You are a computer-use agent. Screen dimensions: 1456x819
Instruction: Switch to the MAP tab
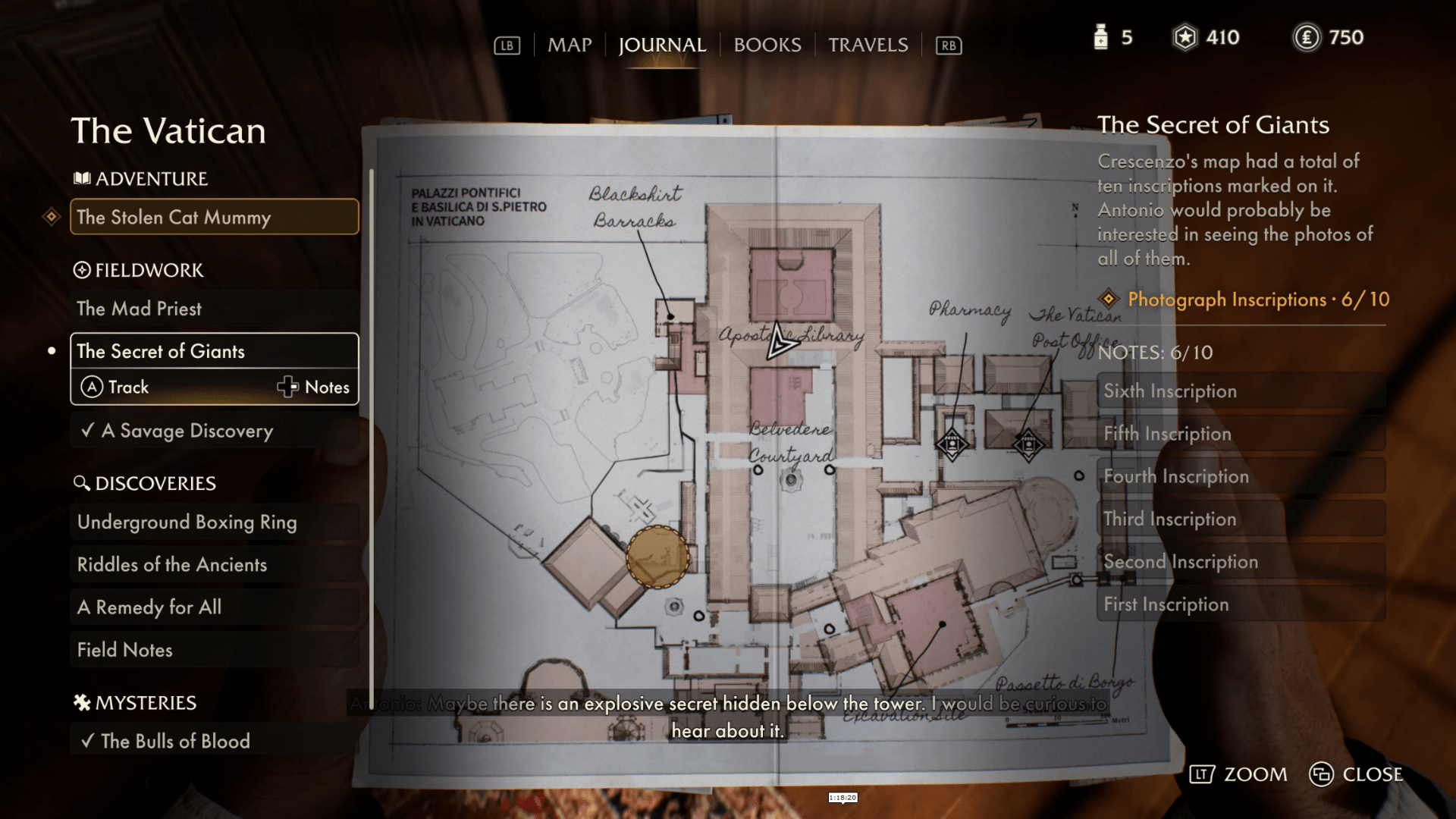point(570,45)
